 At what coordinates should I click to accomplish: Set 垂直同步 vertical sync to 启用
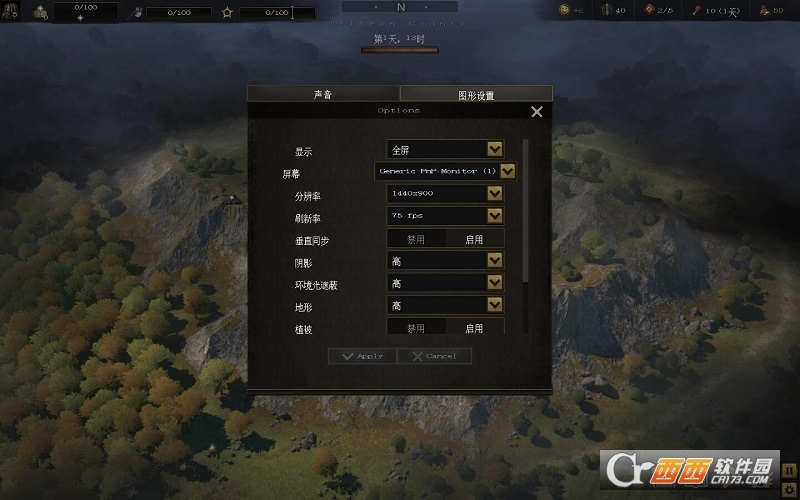click(x=474, y=240)
